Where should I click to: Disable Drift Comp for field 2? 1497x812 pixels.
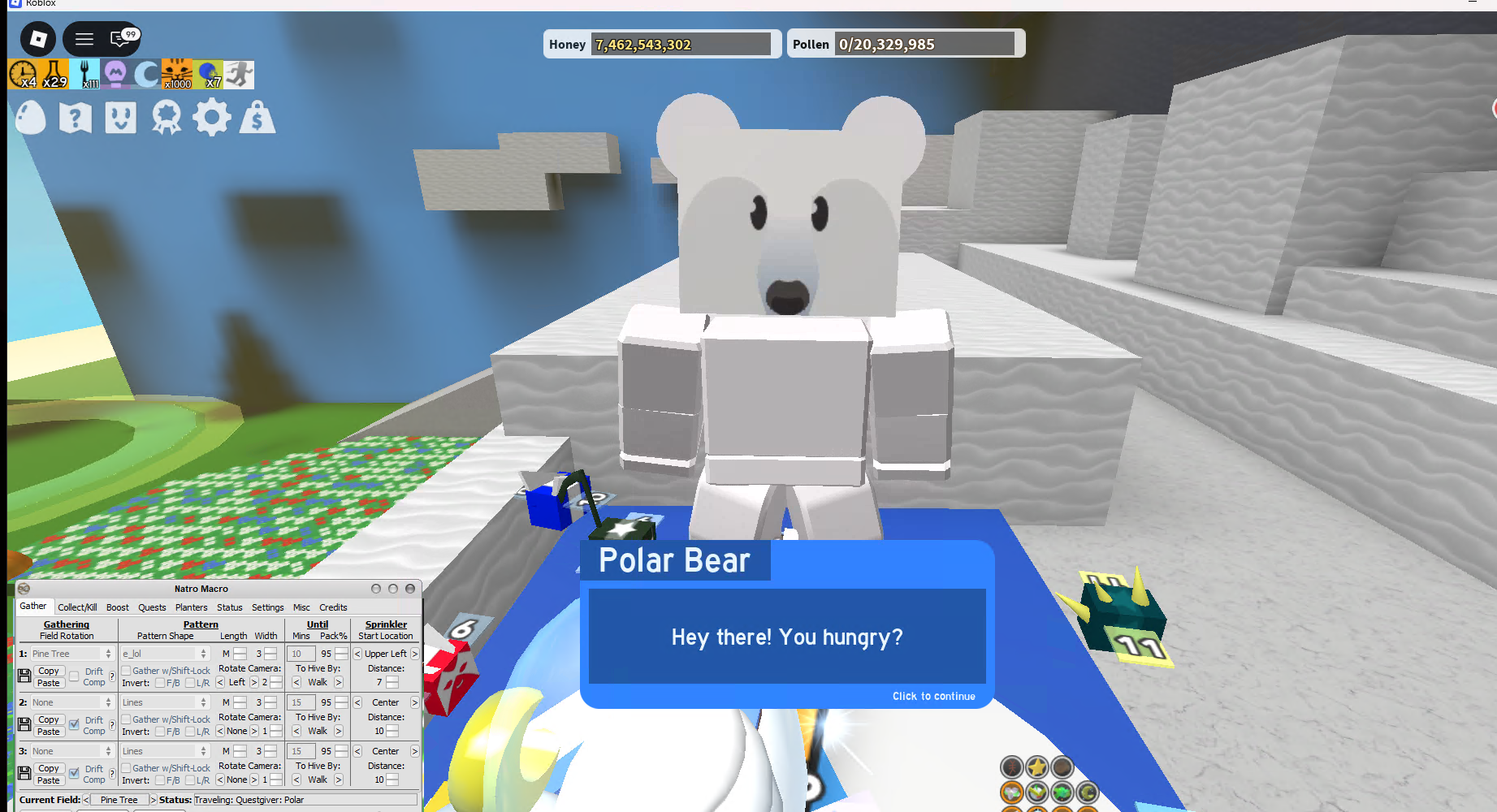[x=75, y=725]
